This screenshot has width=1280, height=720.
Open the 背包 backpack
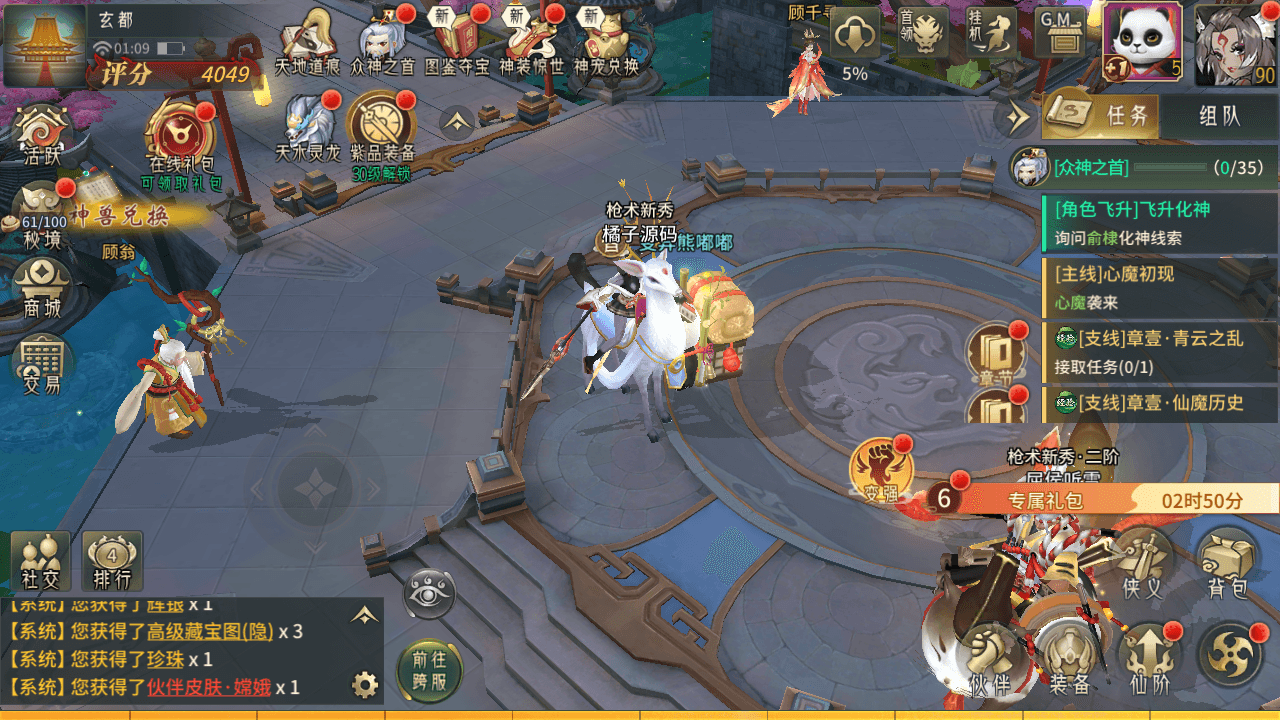(1228, 565)
